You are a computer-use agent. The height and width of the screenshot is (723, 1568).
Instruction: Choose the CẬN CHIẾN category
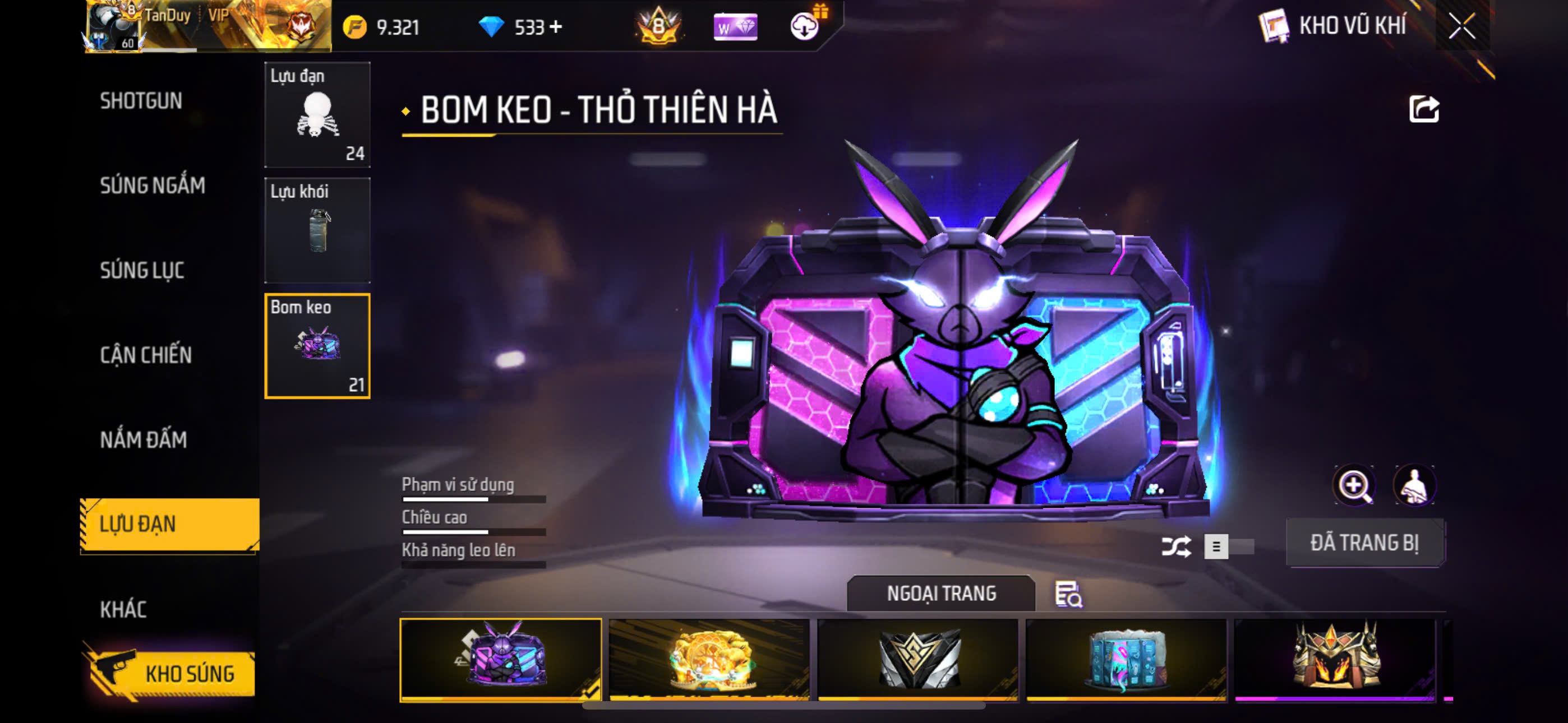145,355
